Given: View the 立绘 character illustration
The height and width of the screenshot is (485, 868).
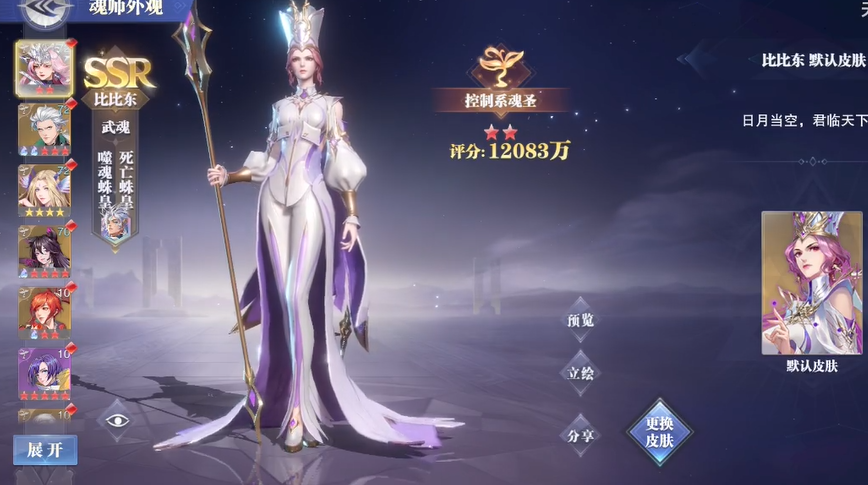Looking at the screenshot, I should coord(580,374).
